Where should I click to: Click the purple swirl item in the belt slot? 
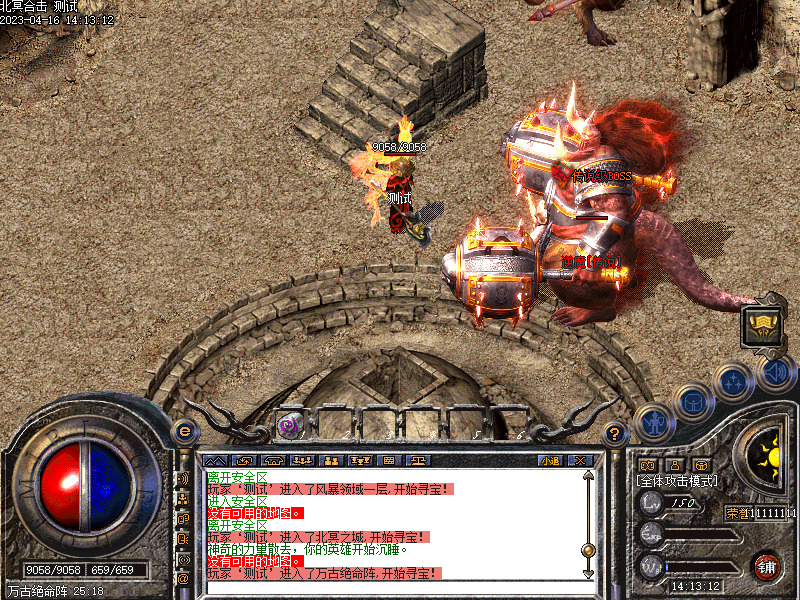pyautogui.click(x=288, y=426)
